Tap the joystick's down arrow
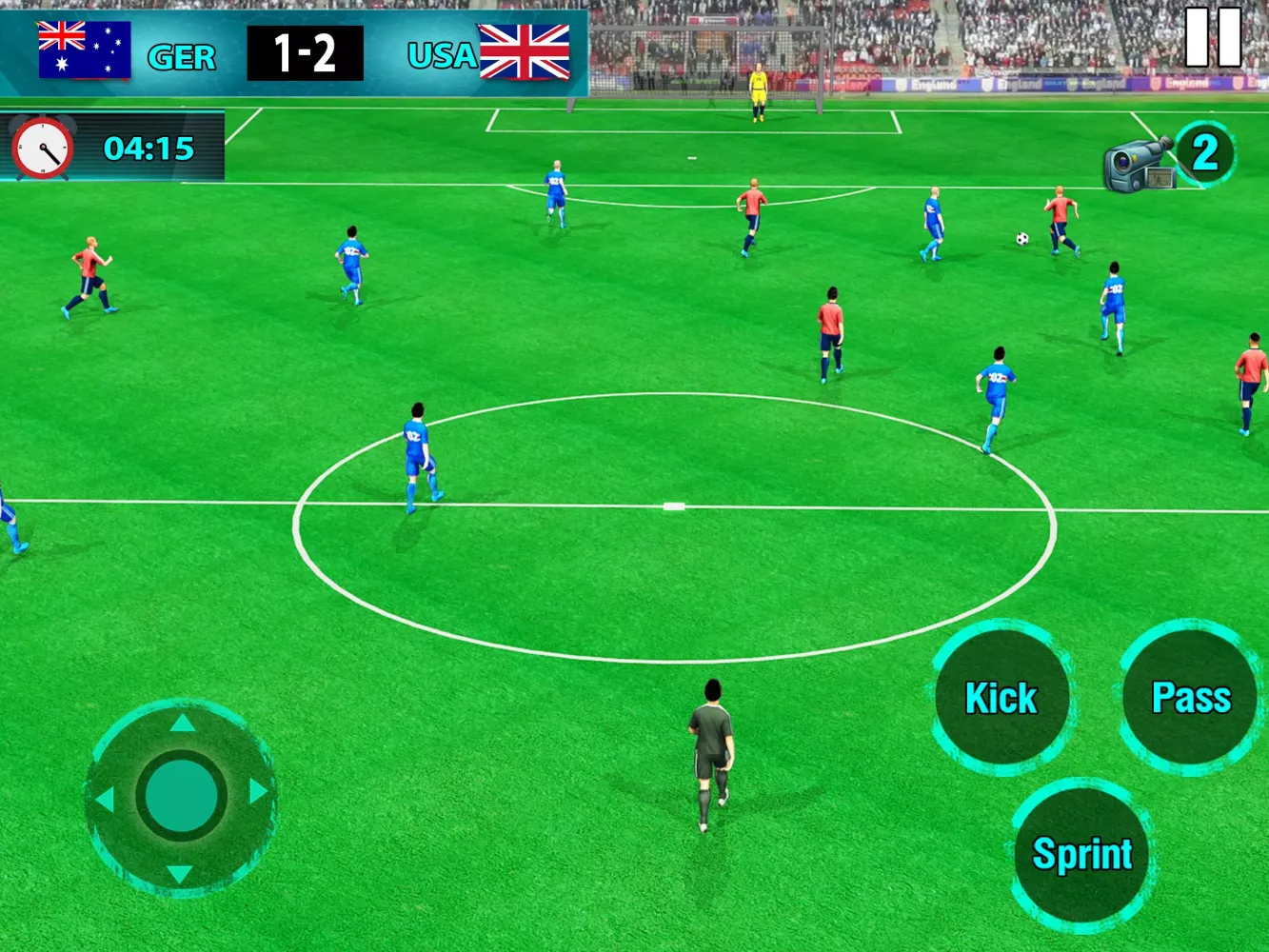Image resolution: width=1269 pixels, height=952 pixels. point(180,873)
